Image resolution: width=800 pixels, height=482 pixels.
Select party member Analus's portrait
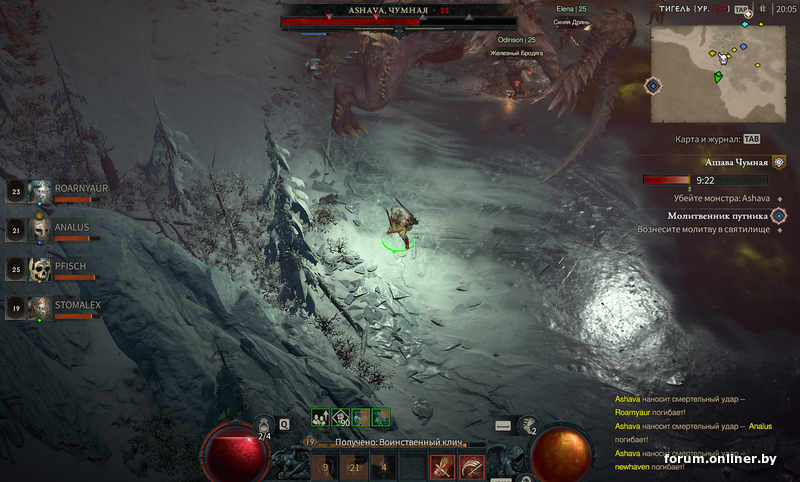[x=40, y=230]
